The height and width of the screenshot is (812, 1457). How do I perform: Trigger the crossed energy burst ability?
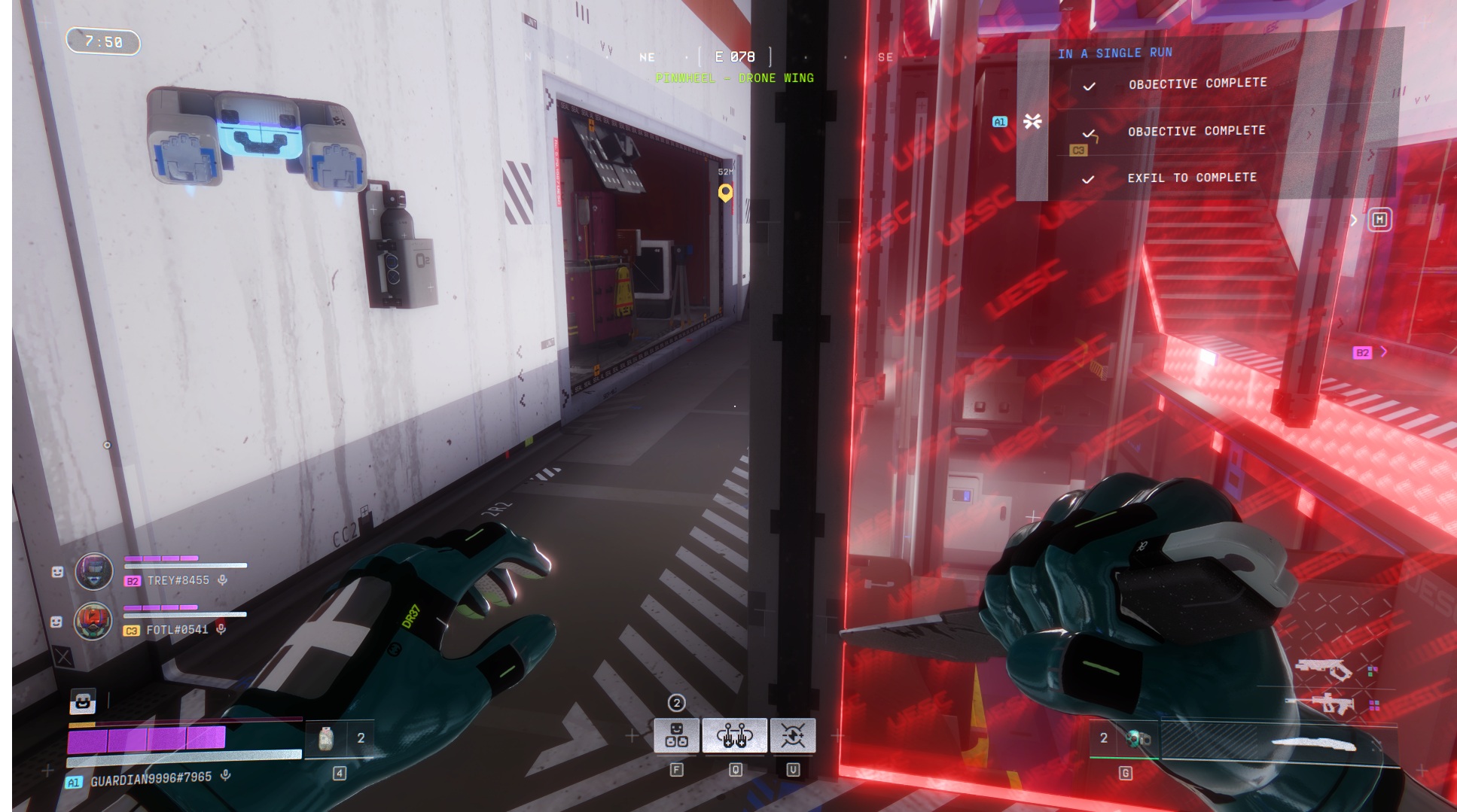tap(793, 735)
